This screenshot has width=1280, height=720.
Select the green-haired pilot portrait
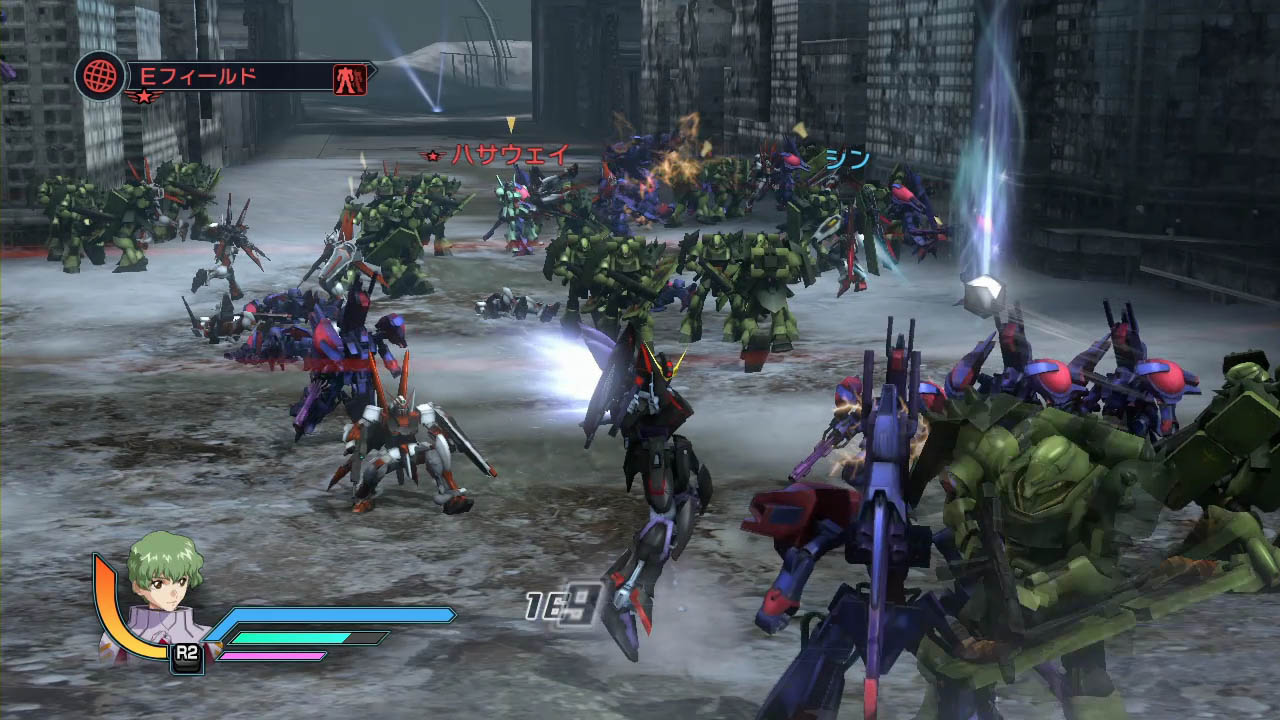163,593
